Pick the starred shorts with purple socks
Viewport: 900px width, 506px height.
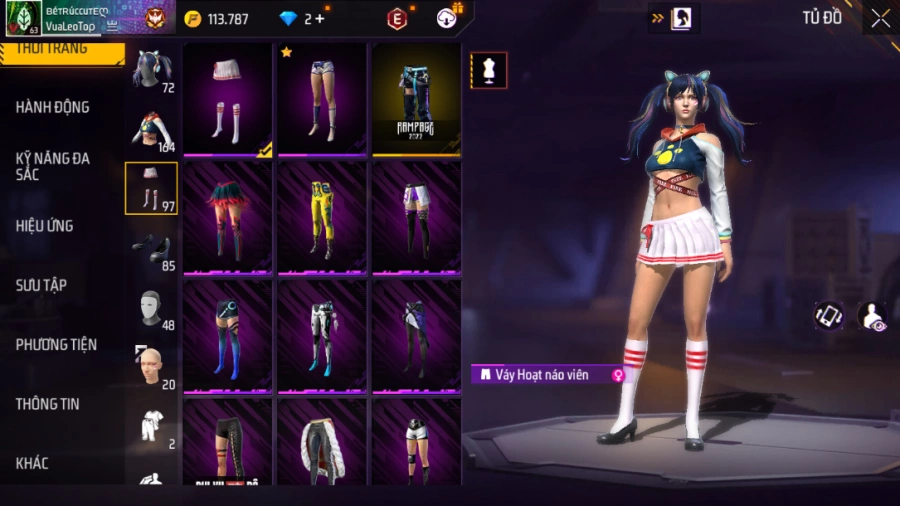click(322, 98)
